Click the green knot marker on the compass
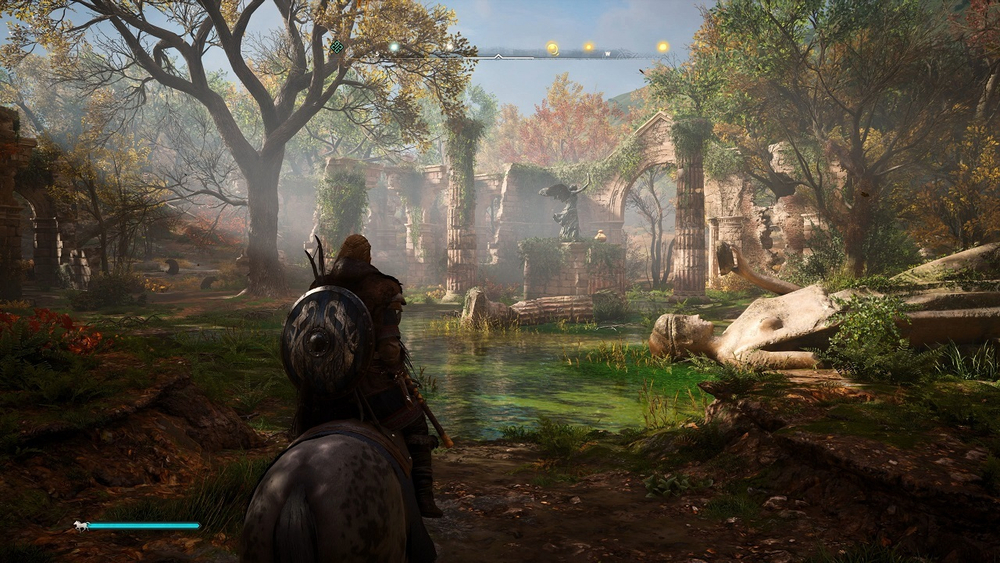The image size is (1000, 563). coord(337,46)
